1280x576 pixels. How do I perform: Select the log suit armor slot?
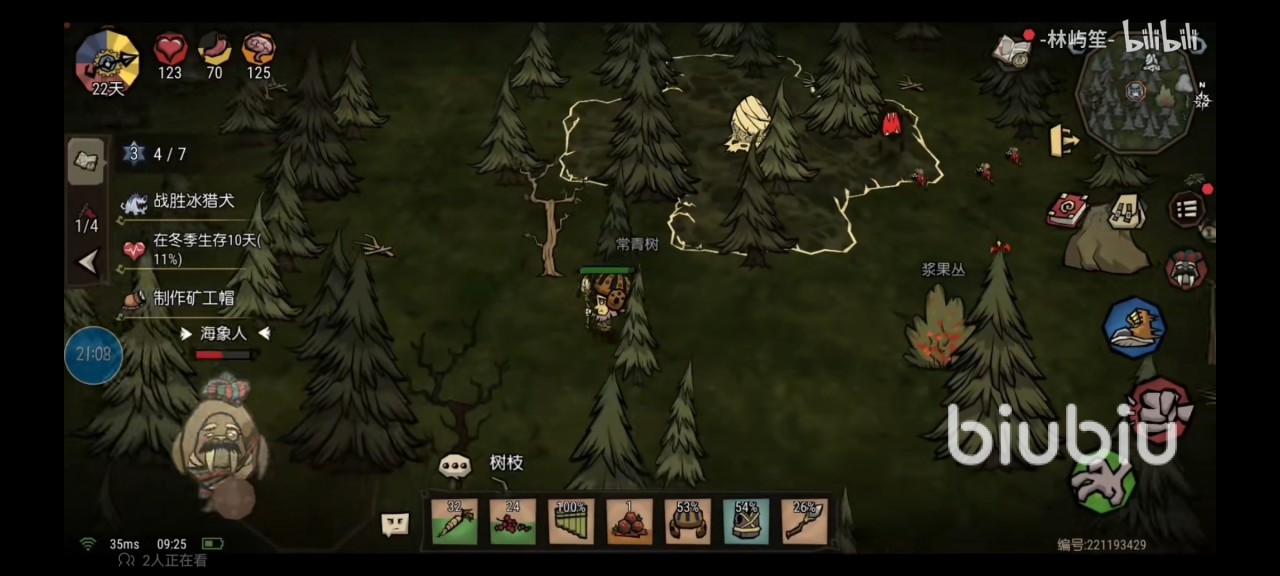click(746, 521)
